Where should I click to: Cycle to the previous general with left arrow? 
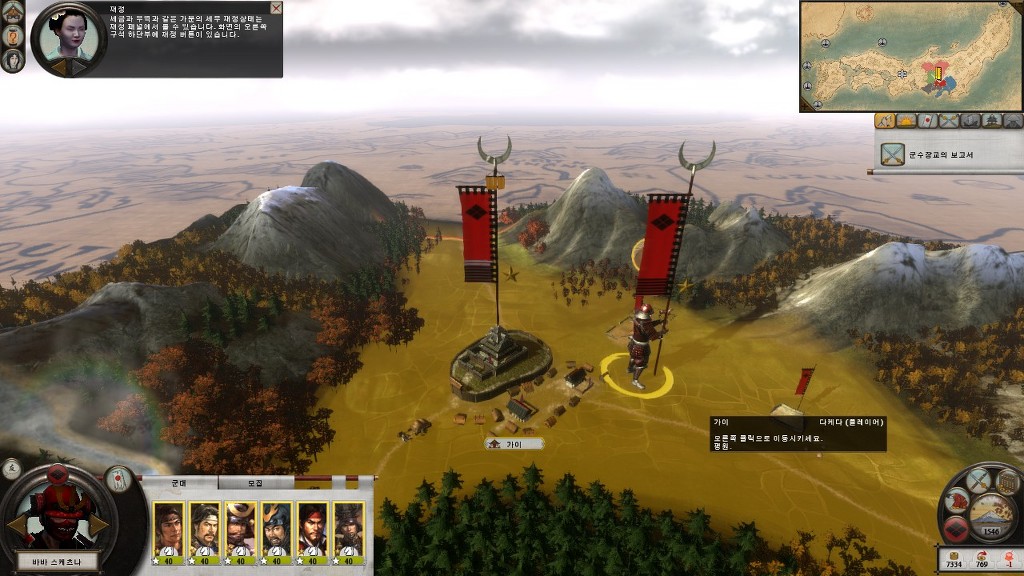click(17, 524)
